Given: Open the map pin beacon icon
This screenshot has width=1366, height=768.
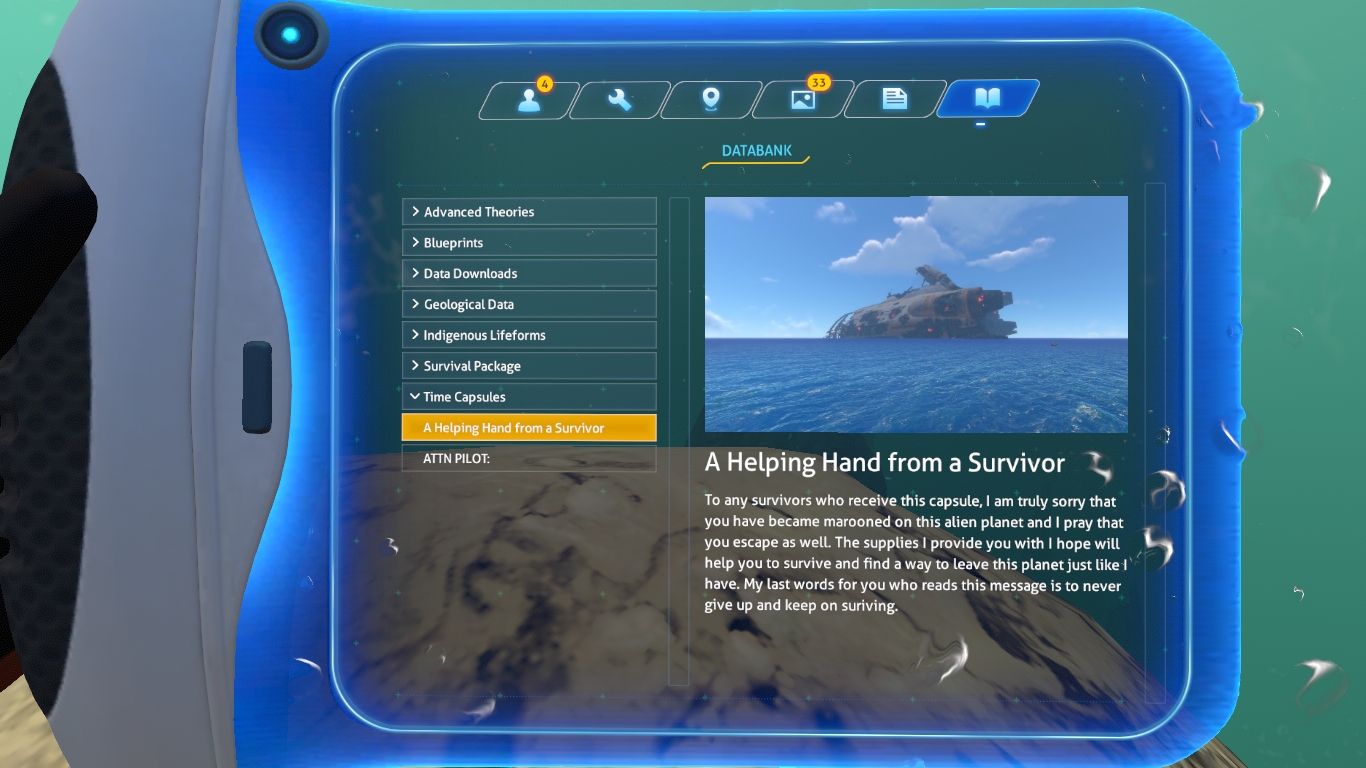Looking at the screenshot, I should pyautogui.click(x=710, y=98).
